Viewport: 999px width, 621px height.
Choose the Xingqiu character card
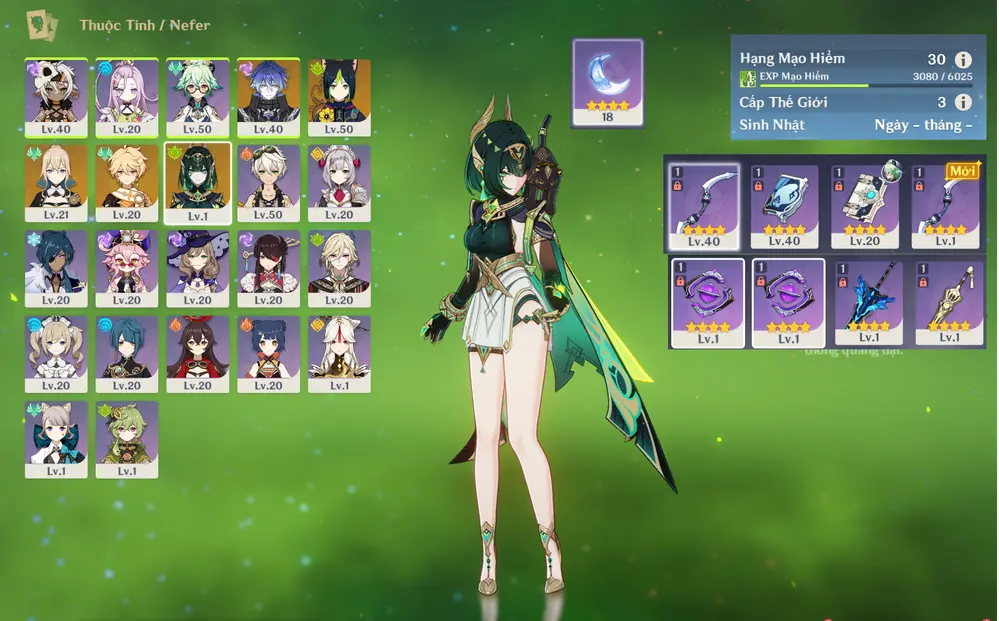click(x=127, y=353)
